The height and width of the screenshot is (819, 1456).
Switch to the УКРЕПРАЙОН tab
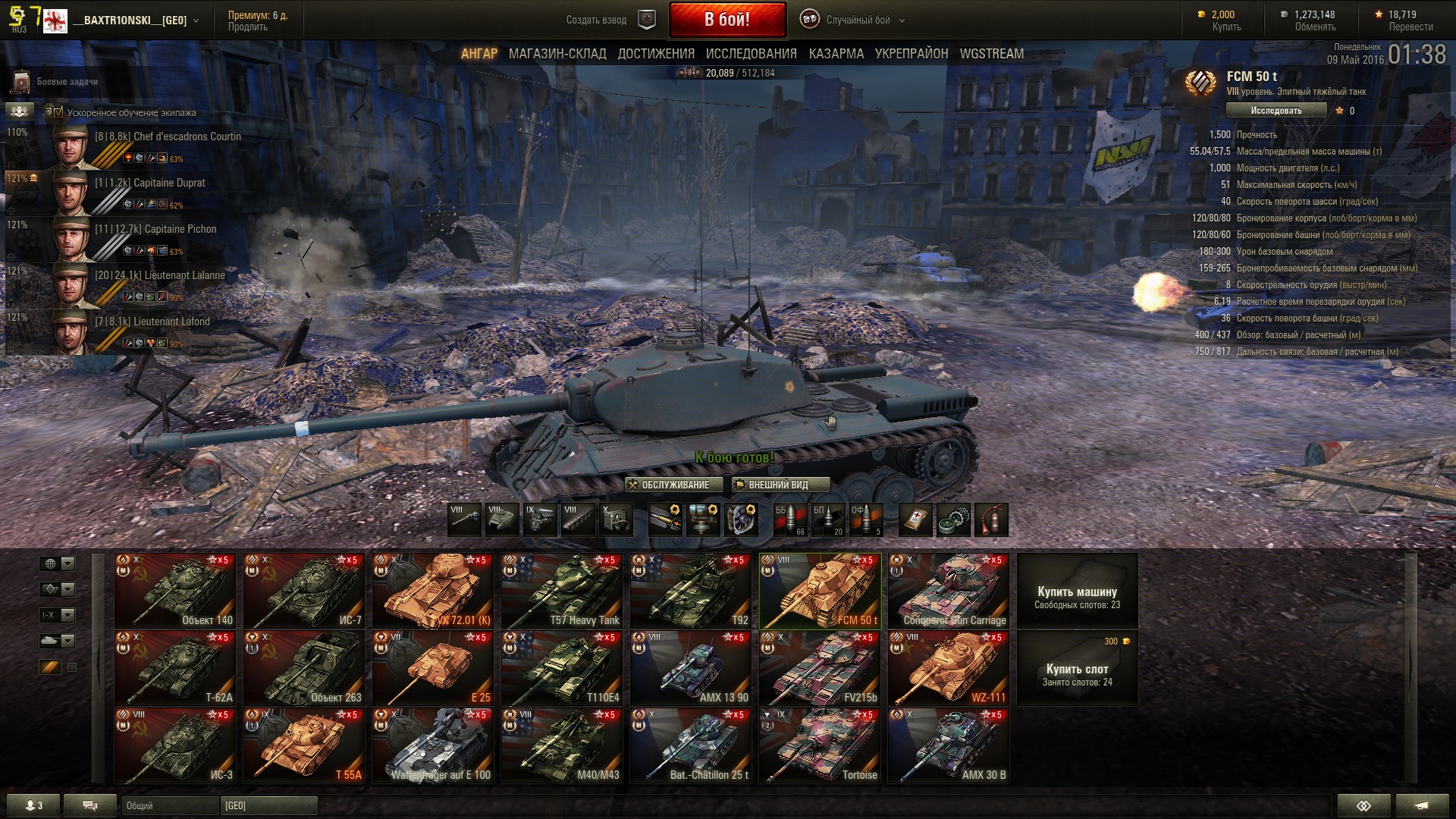click(x=912, y=54)
